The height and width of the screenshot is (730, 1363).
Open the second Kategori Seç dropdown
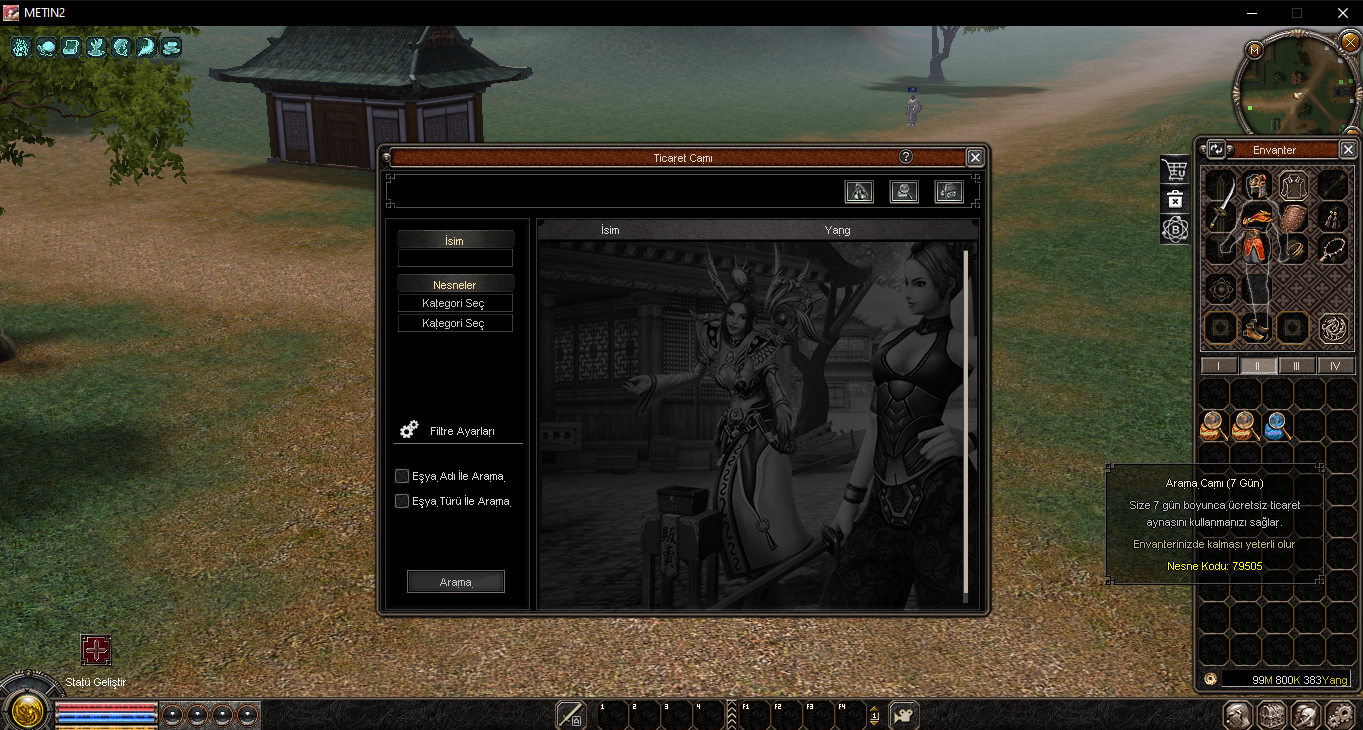455,323
